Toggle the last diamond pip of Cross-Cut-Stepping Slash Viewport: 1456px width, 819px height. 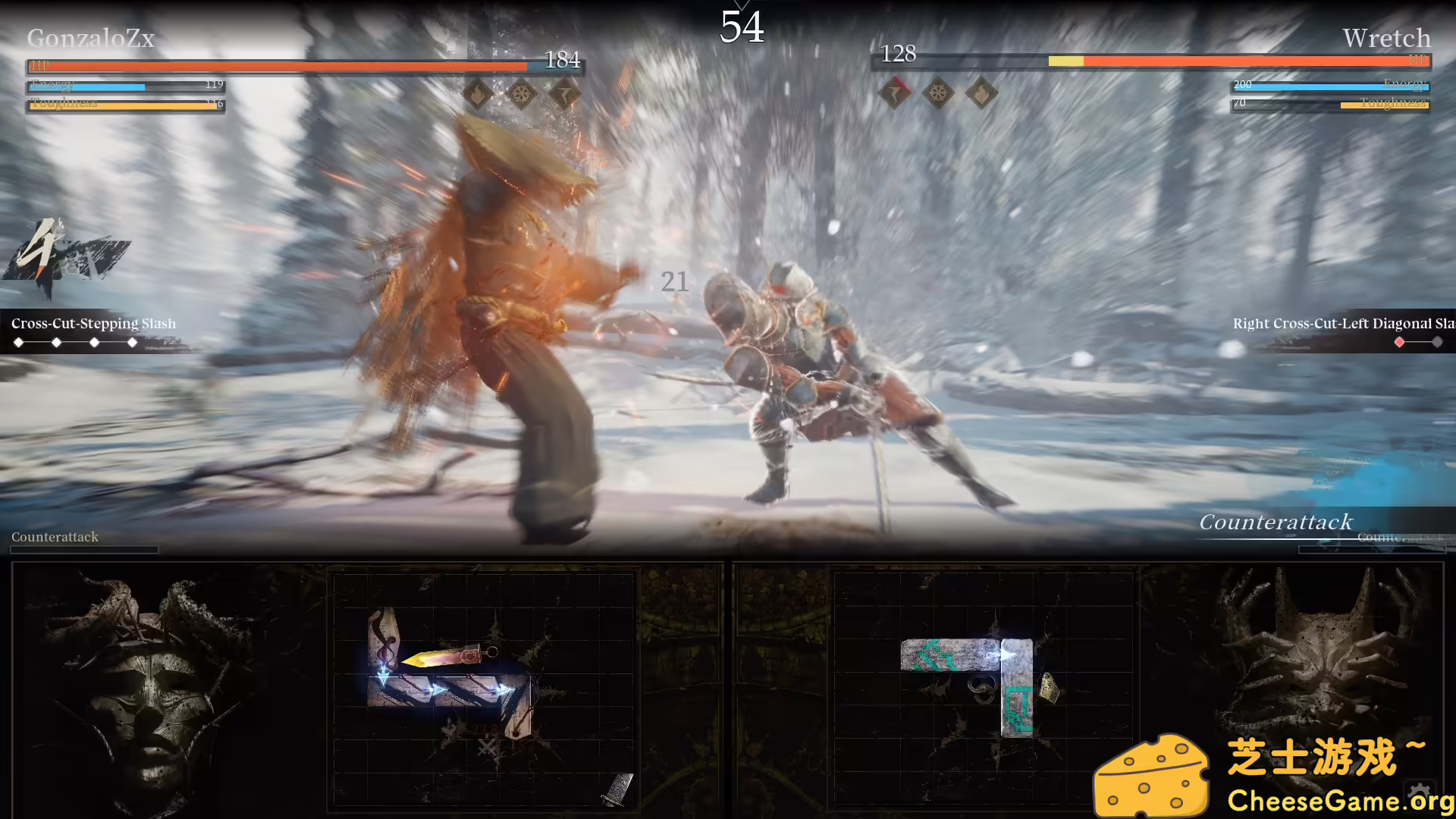(x=133, y=342)
